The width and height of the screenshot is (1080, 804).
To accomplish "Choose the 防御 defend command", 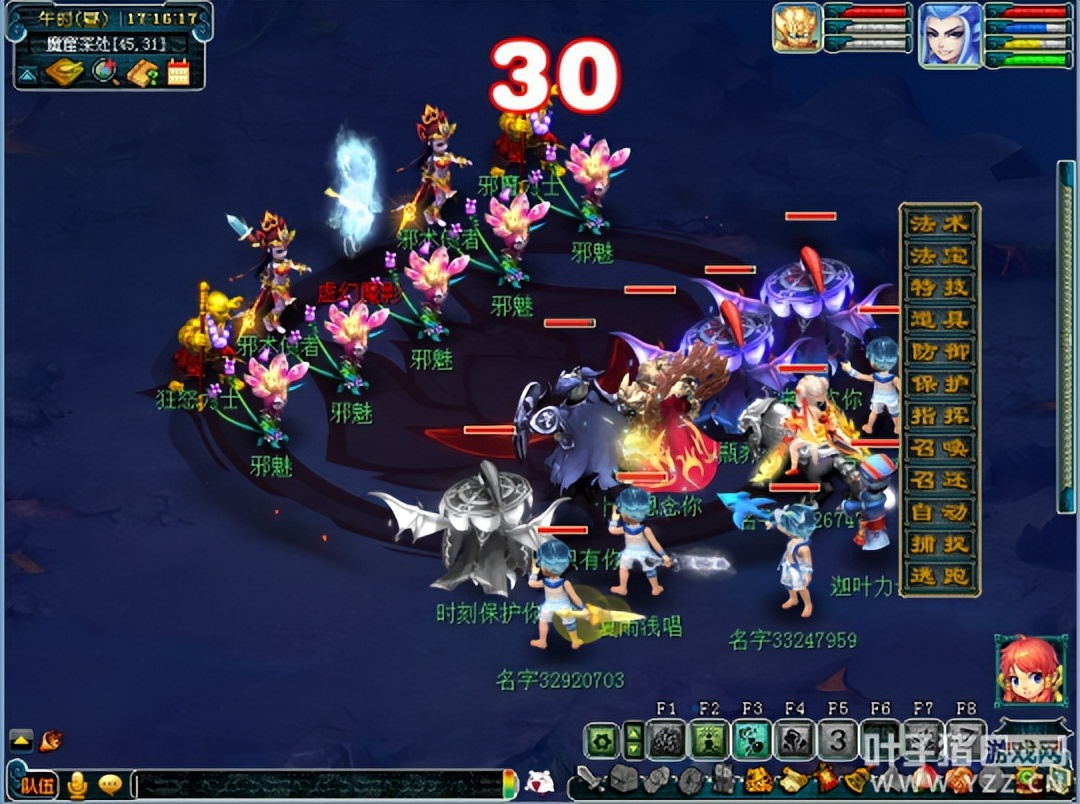I will [939, 352].
